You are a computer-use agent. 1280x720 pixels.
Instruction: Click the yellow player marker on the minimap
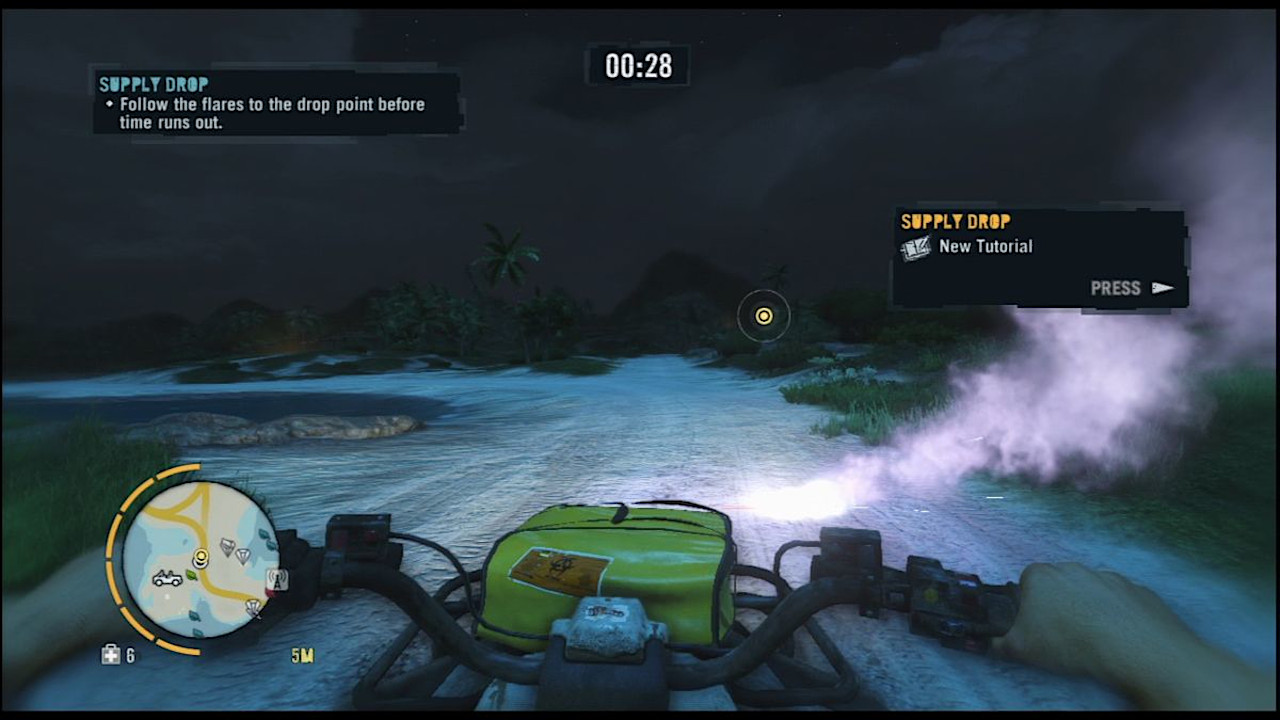pos(201,558)
